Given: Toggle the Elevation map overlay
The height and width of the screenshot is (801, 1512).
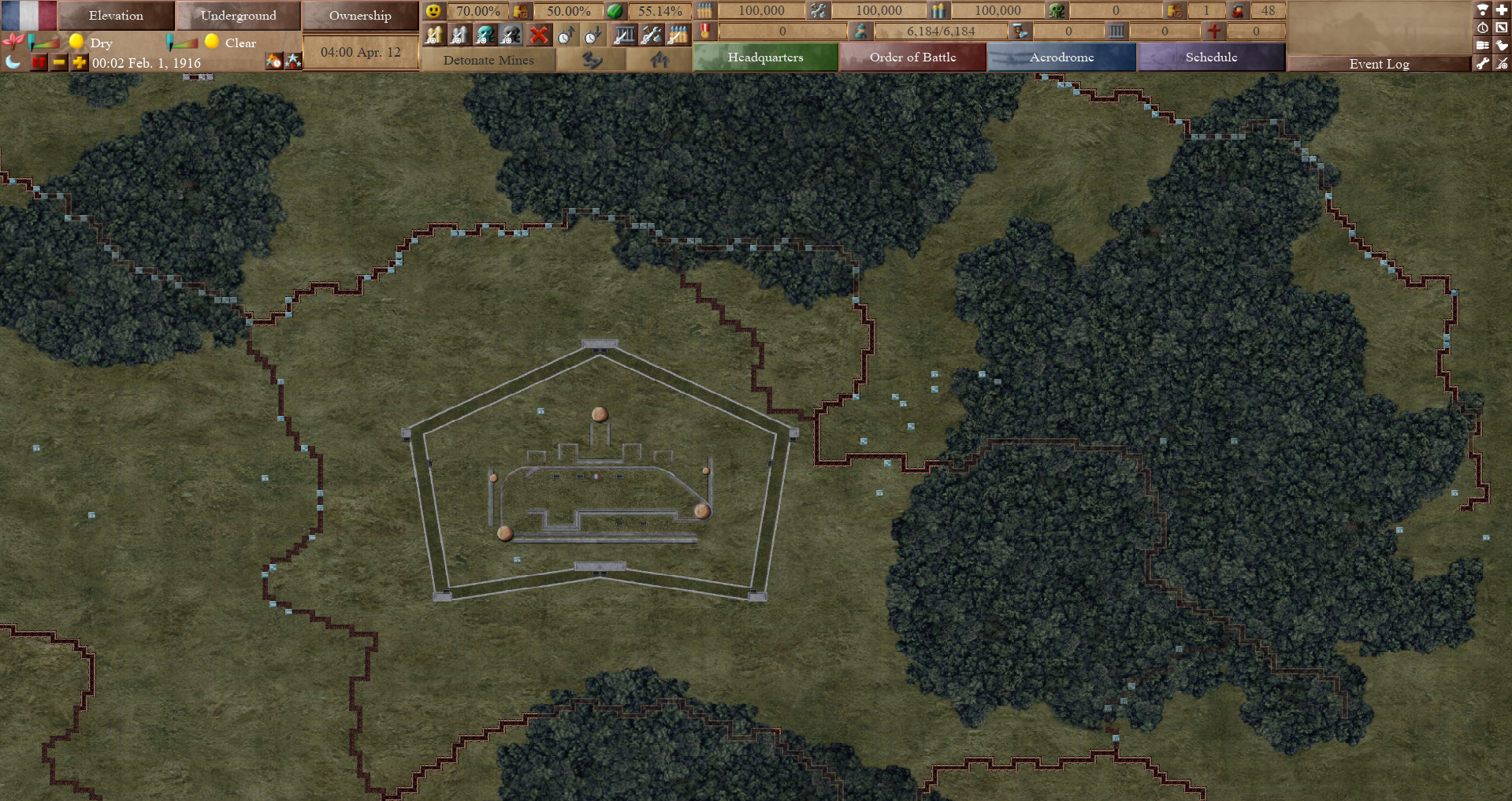Looking at the screenshot, I should click(117, 15).
